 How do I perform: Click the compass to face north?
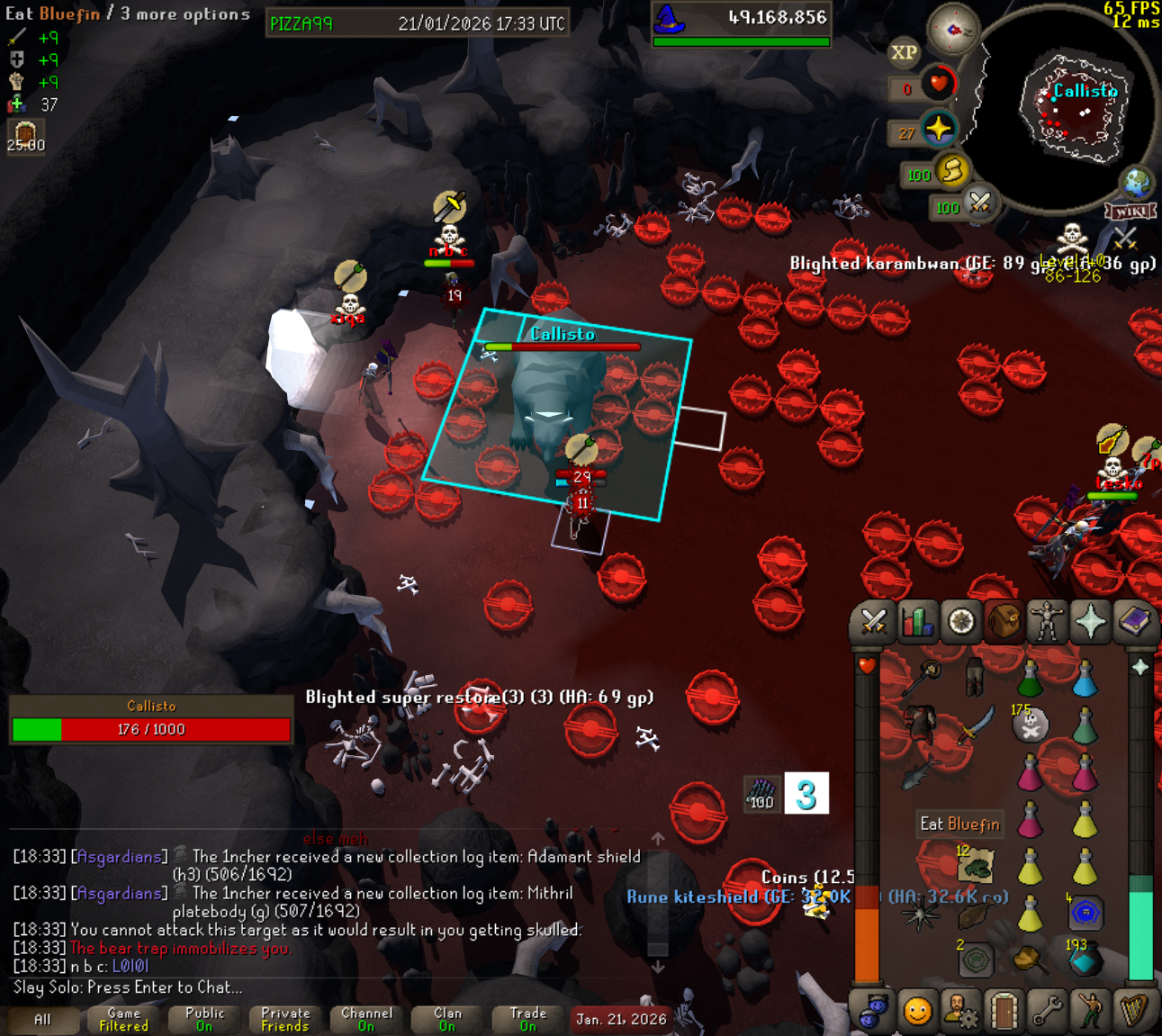[x=953, y=30]
